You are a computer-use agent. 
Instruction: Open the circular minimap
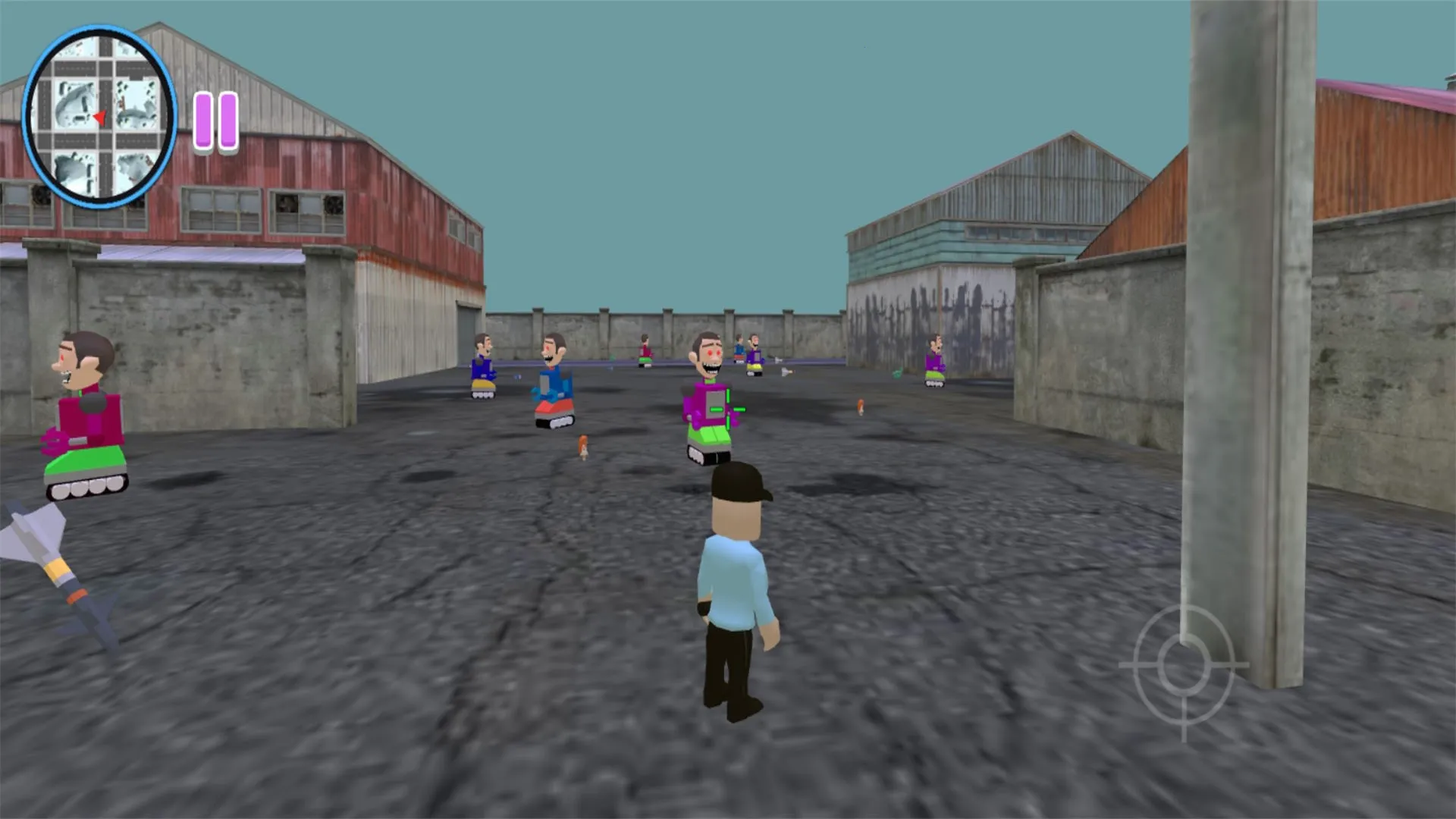point(99,117)
